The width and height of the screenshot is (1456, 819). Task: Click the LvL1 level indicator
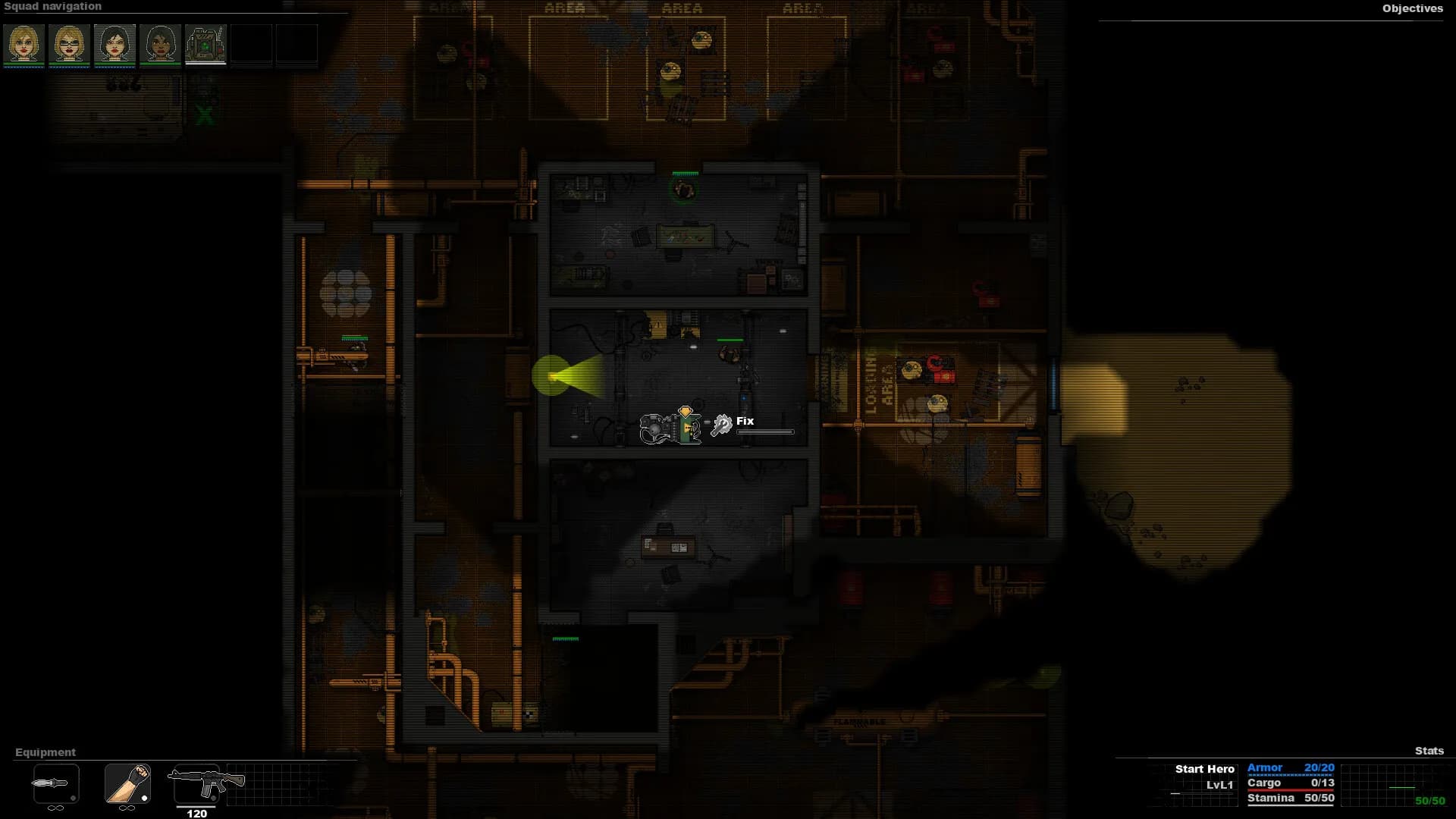(1220, 783)
